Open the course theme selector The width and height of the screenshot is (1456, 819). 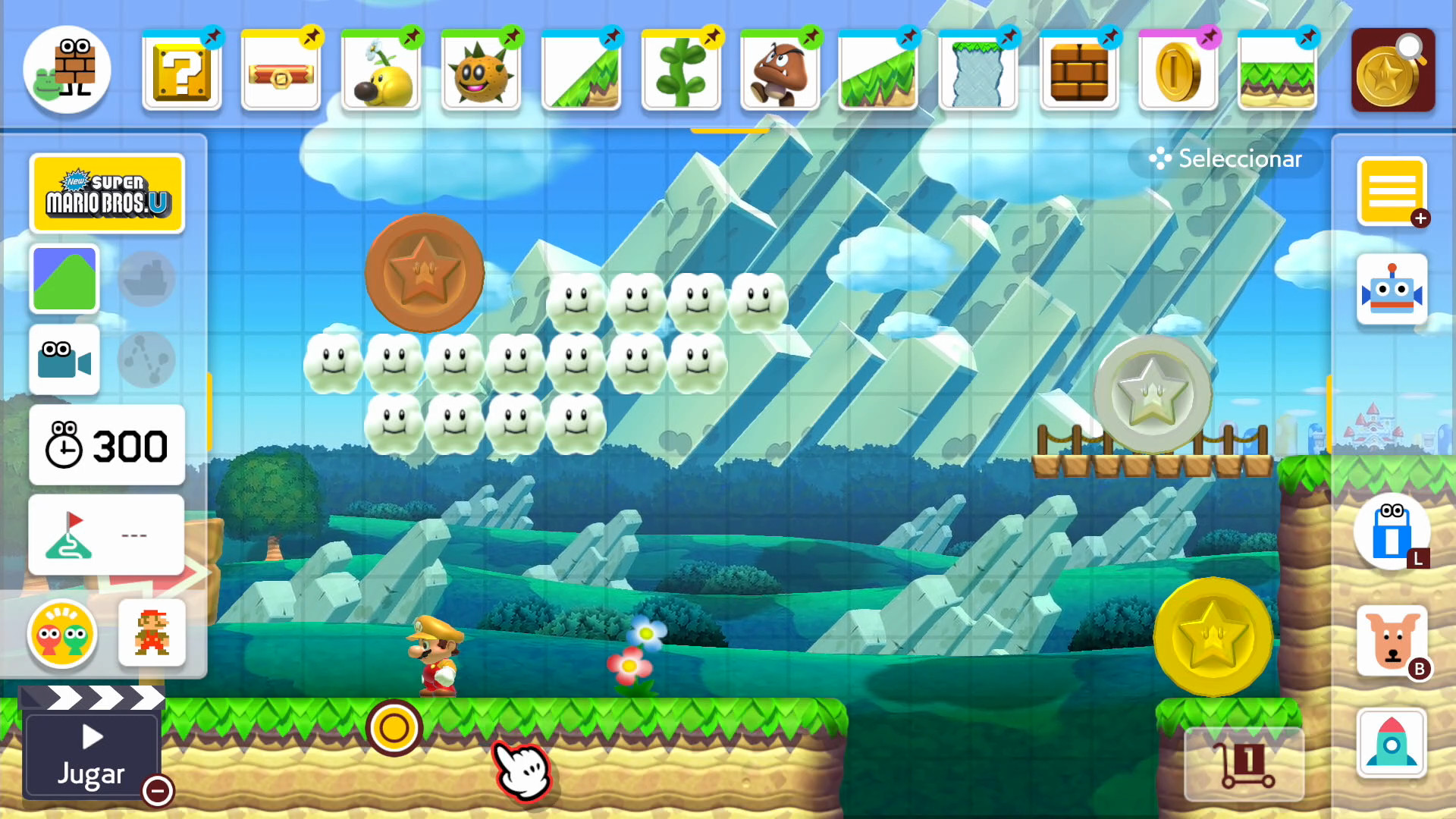tap(64, 280)
